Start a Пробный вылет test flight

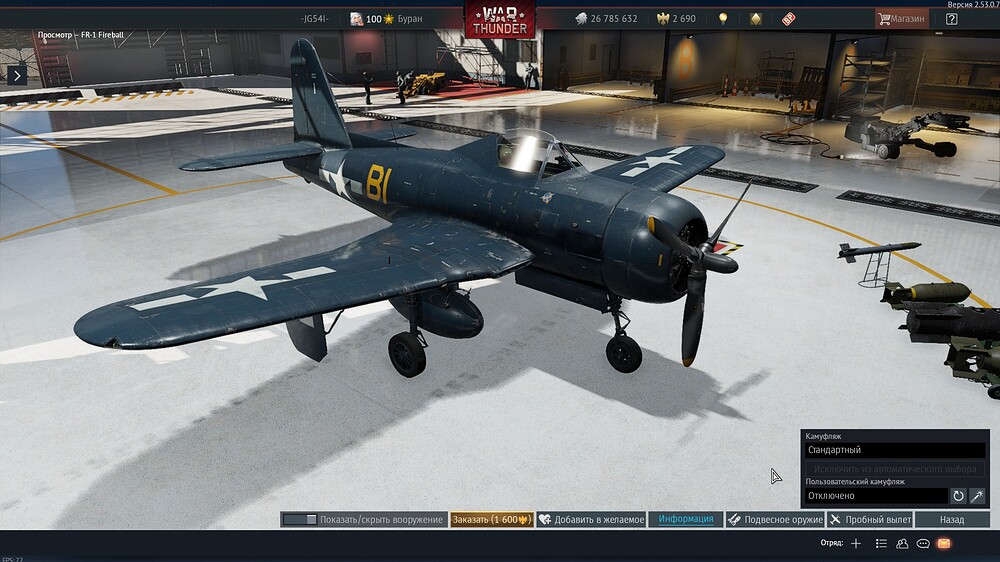[x=869, y=520]
